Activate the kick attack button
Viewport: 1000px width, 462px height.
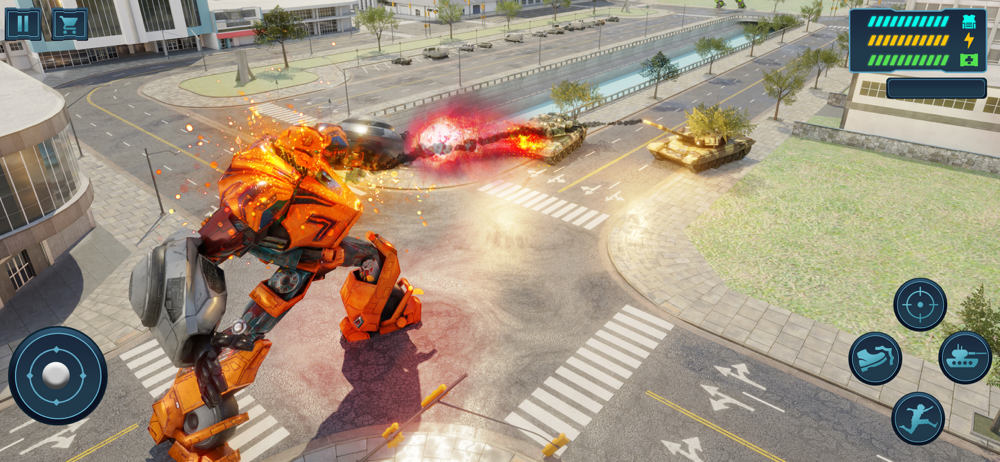coord(875,358)
